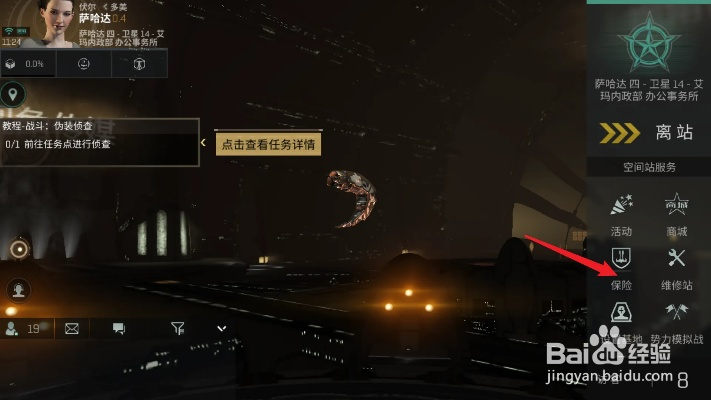The image size is (711, 400).
Task: Open the mail envelope icon
Action: coord(72,327)
